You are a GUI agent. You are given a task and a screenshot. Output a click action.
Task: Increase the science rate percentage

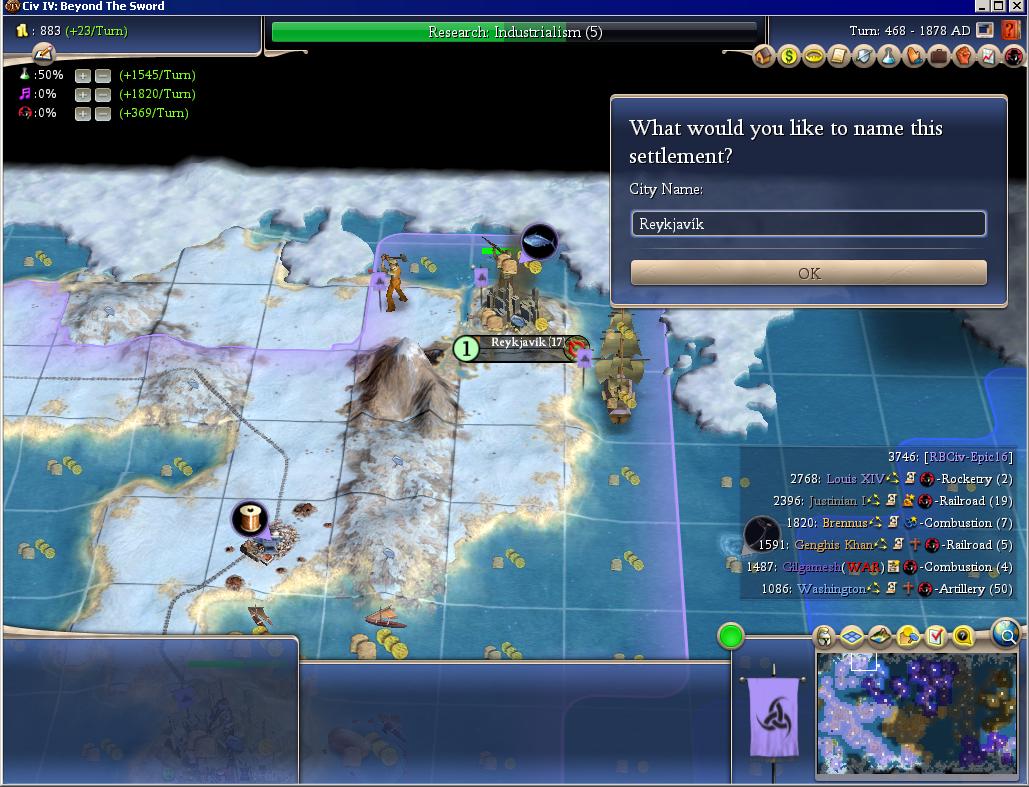83,75
